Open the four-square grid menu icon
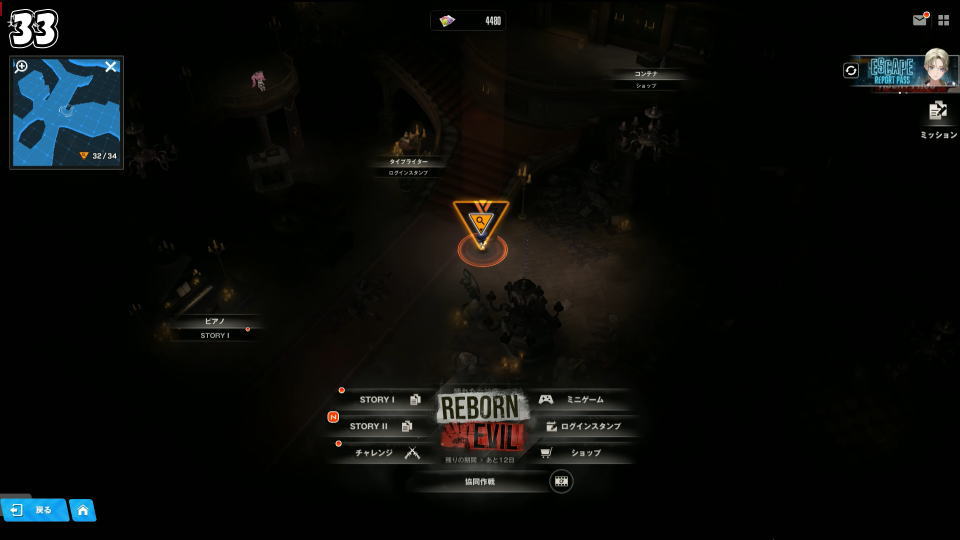The width and height of the screenshot is (960, 540). pyautogui.click(x=943, y=19)
